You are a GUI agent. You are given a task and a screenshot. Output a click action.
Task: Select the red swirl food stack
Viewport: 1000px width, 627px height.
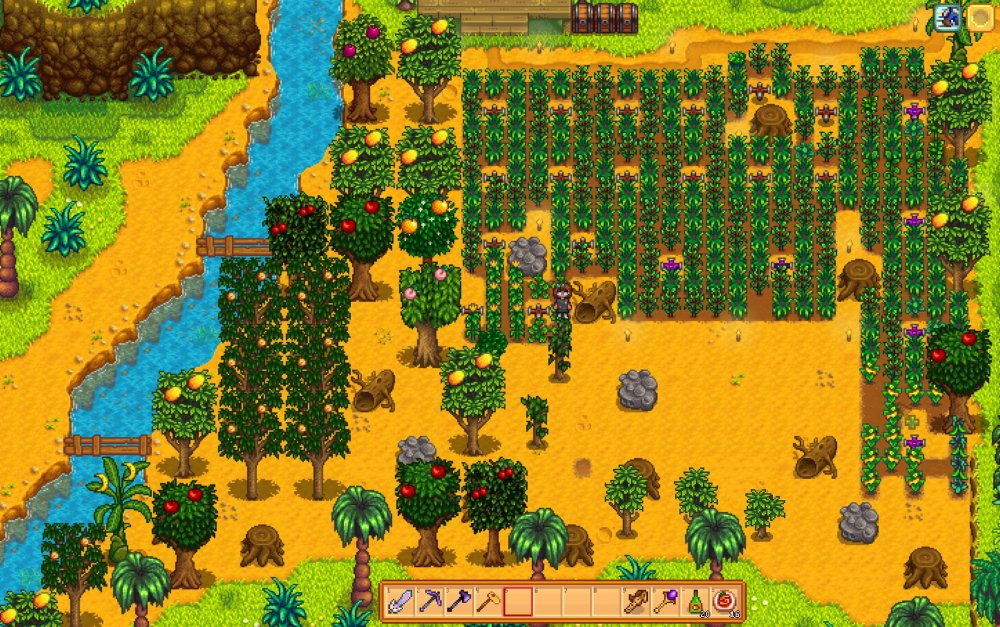click(x=724, y=601)
